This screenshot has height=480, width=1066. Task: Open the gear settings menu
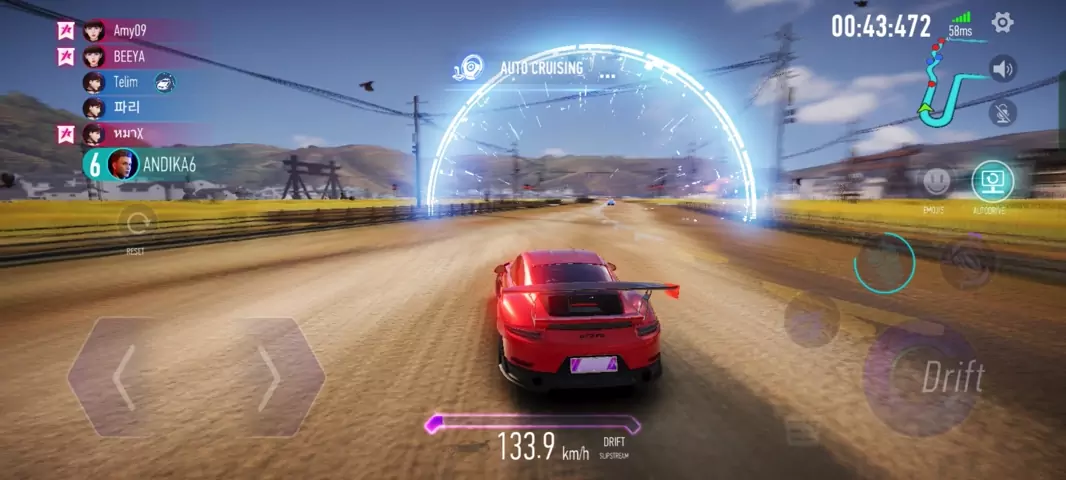[x=1002, y=22]
